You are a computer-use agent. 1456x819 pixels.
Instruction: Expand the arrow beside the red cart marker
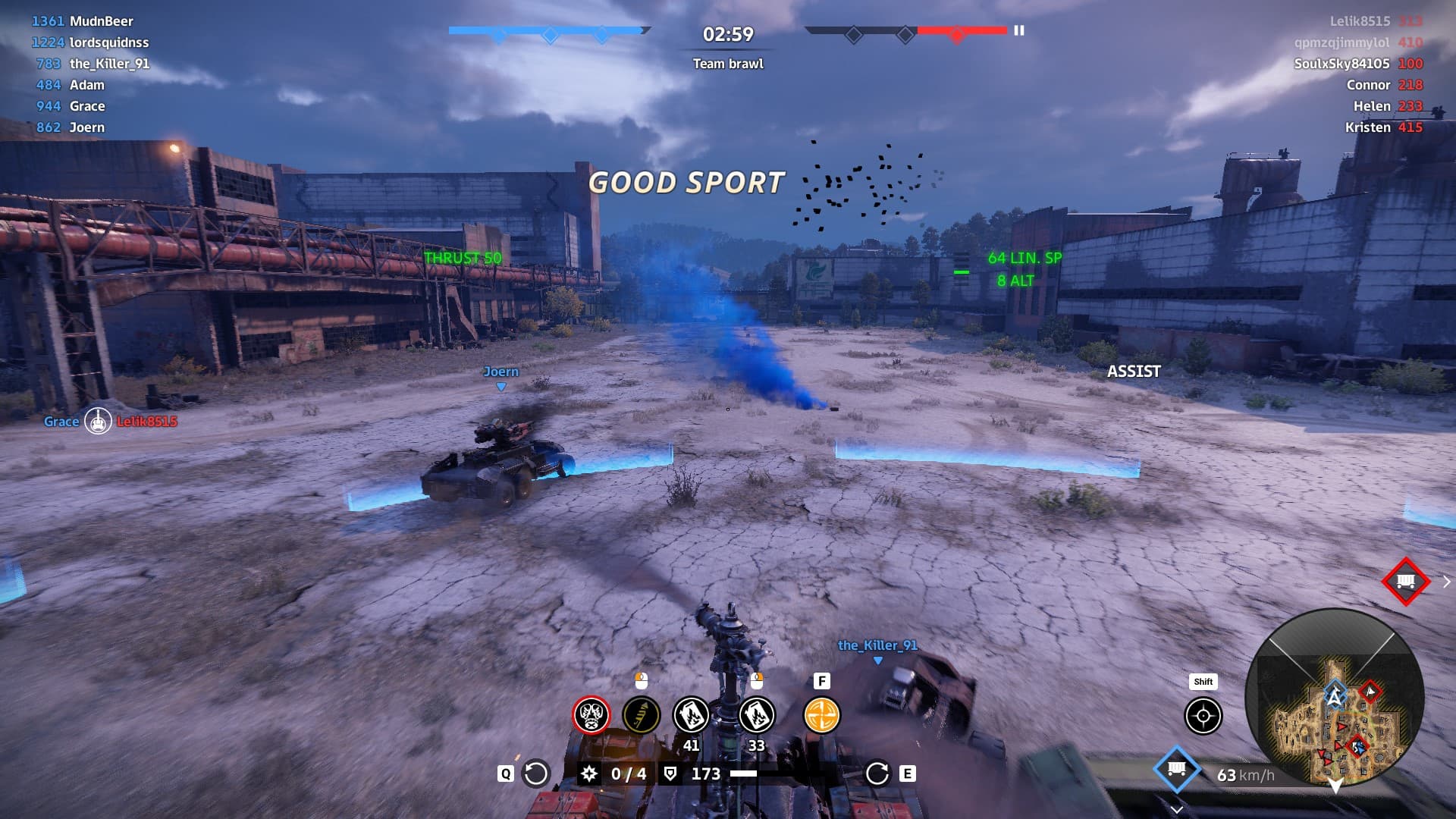[x=1446, y=582]
